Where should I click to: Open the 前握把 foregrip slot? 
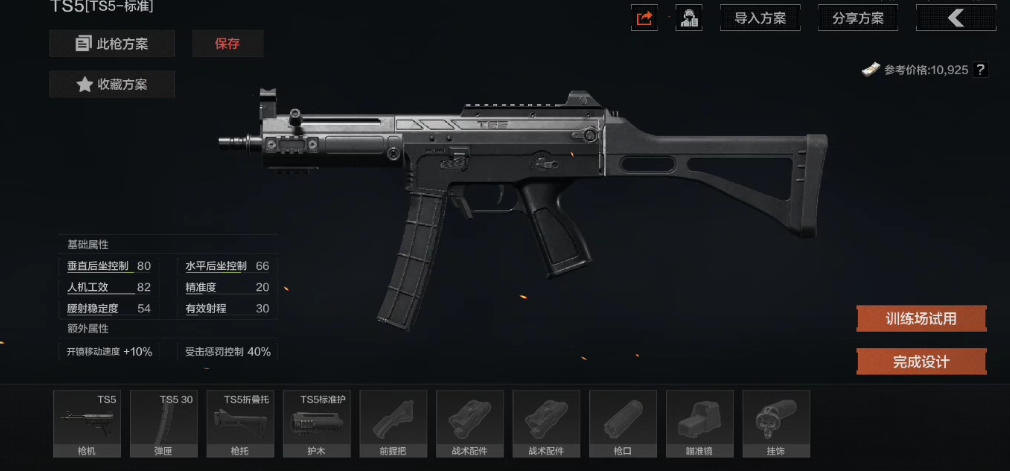point(394,424)
